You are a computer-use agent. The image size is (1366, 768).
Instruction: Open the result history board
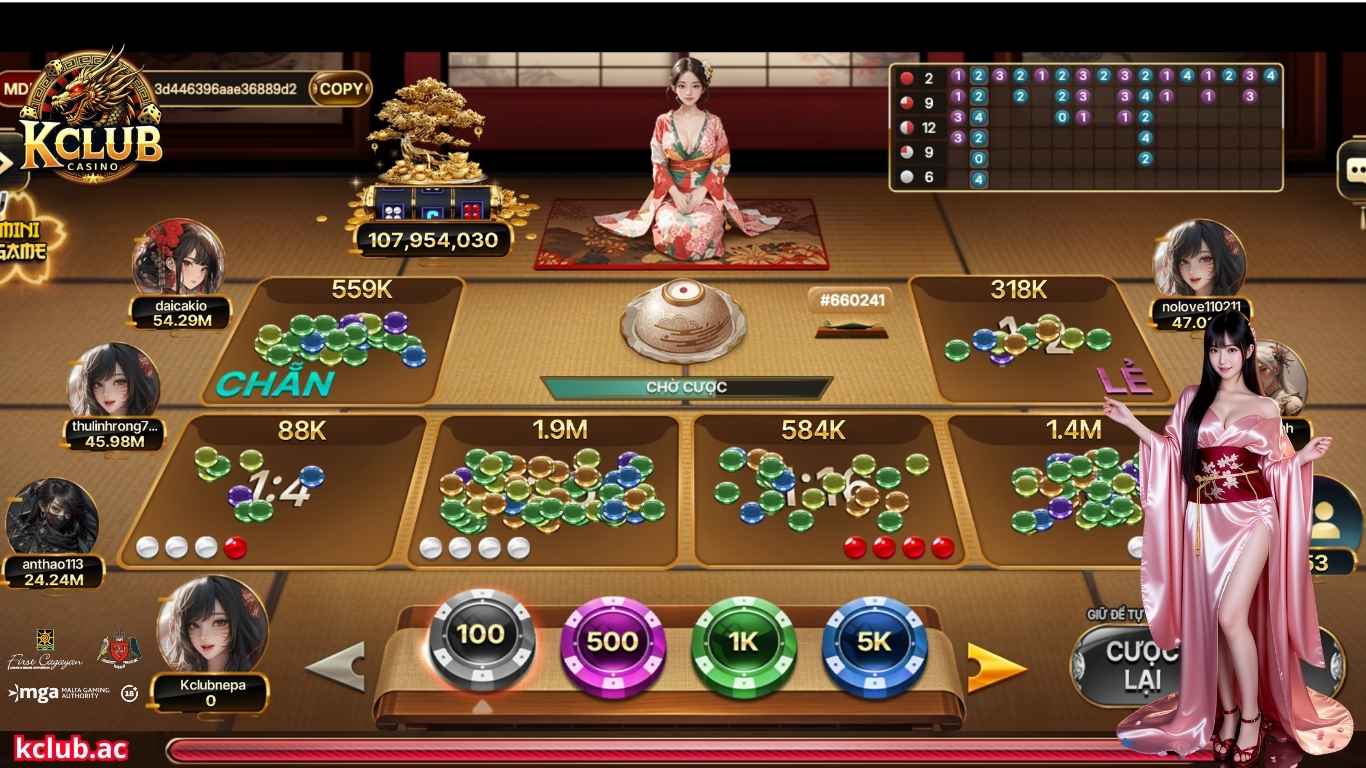[x=1085, y=127]
